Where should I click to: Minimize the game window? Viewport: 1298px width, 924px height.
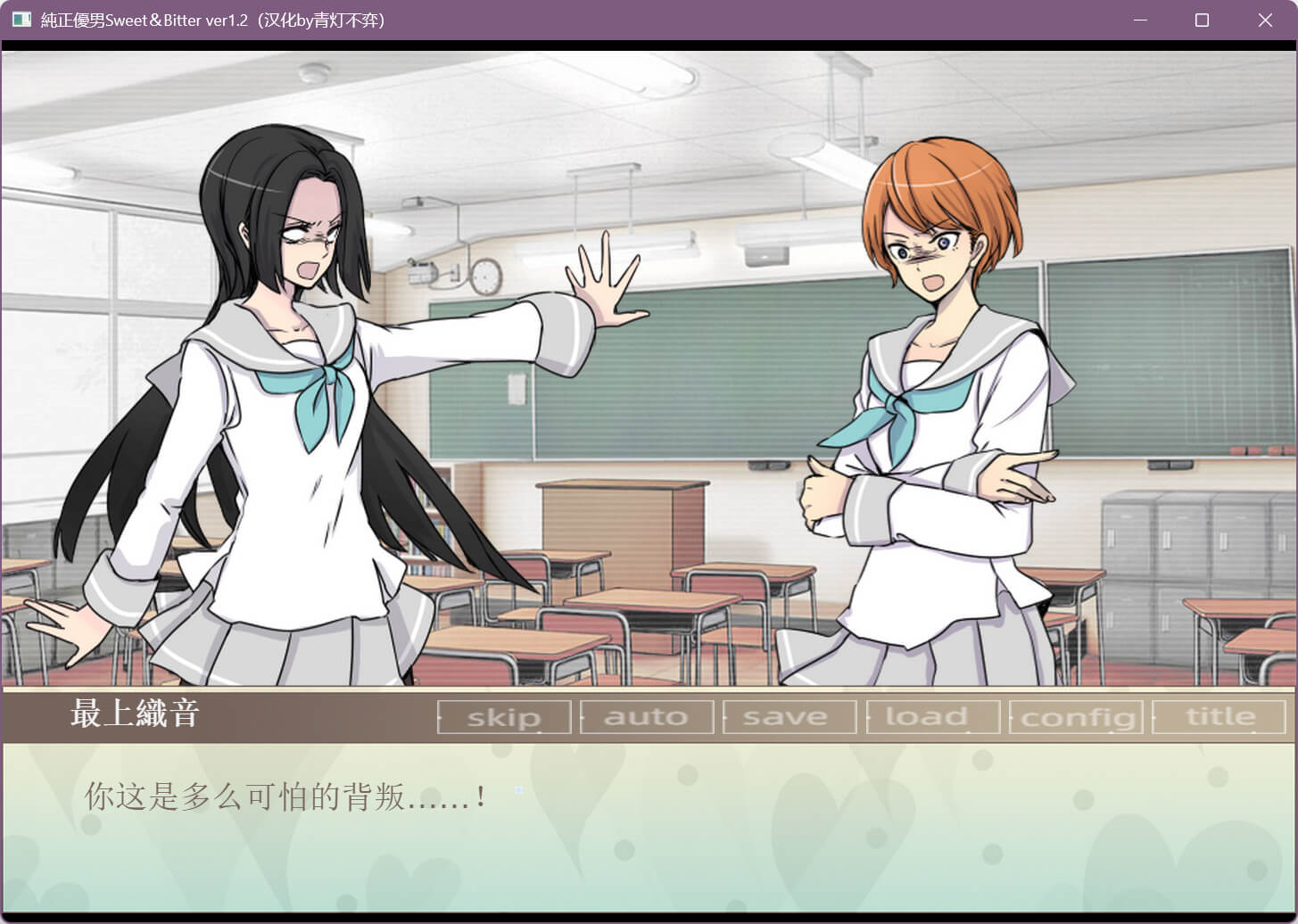pyautogui.click(x=1140, y=20)
